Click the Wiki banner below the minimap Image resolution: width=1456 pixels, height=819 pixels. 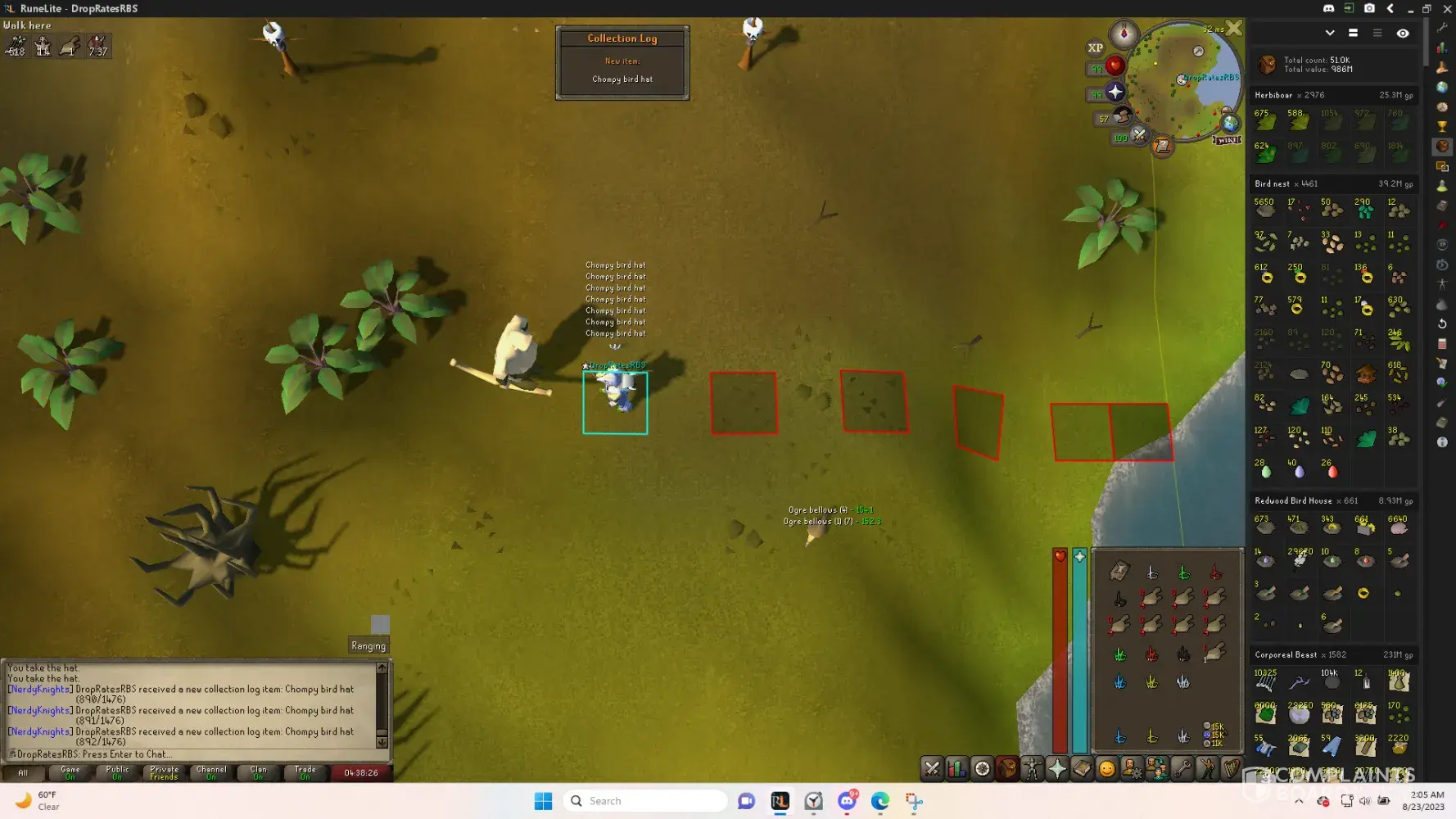coord(1228,140)
